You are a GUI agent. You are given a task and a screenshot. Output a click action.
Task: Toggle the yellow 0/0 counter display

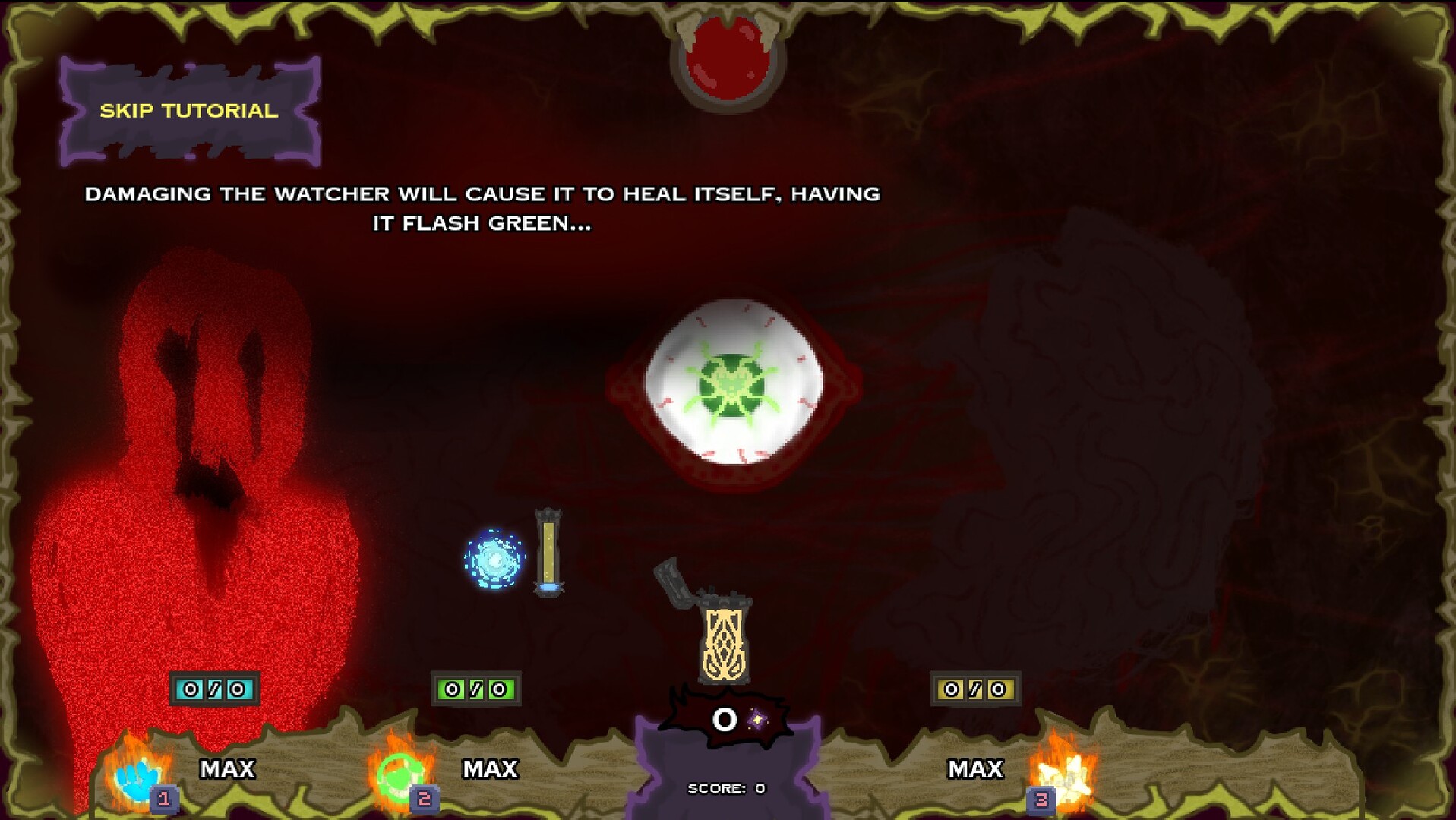974,689
